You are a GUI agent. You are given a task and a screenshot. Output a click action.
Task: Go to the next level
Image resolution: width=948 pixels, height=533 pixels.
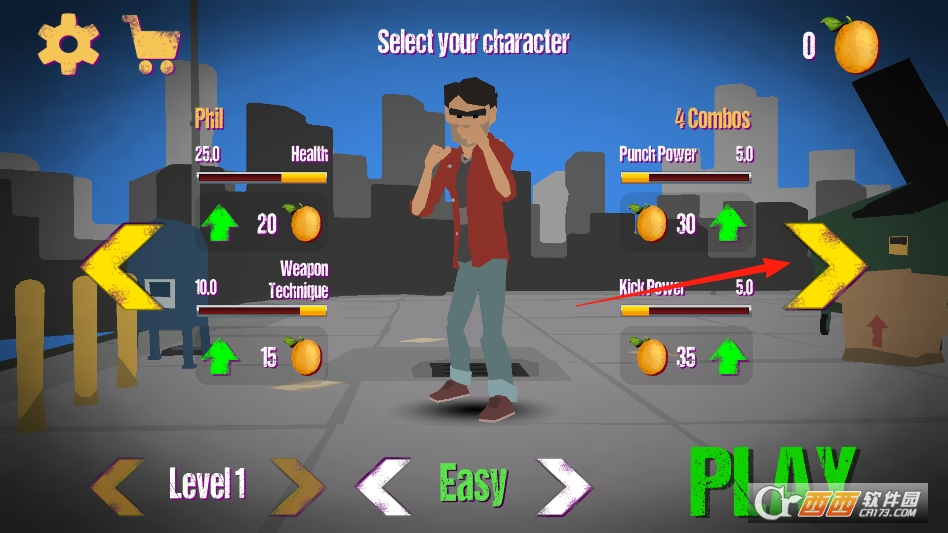tap(297, 487)
